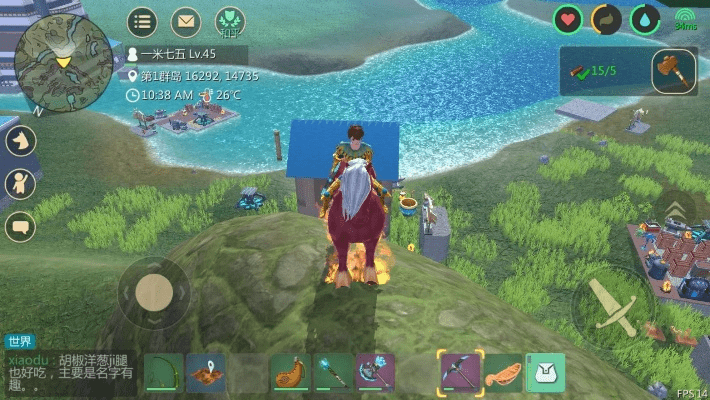
Task: Toggle the 和平 peace mode icon
Action: [230, 20]
